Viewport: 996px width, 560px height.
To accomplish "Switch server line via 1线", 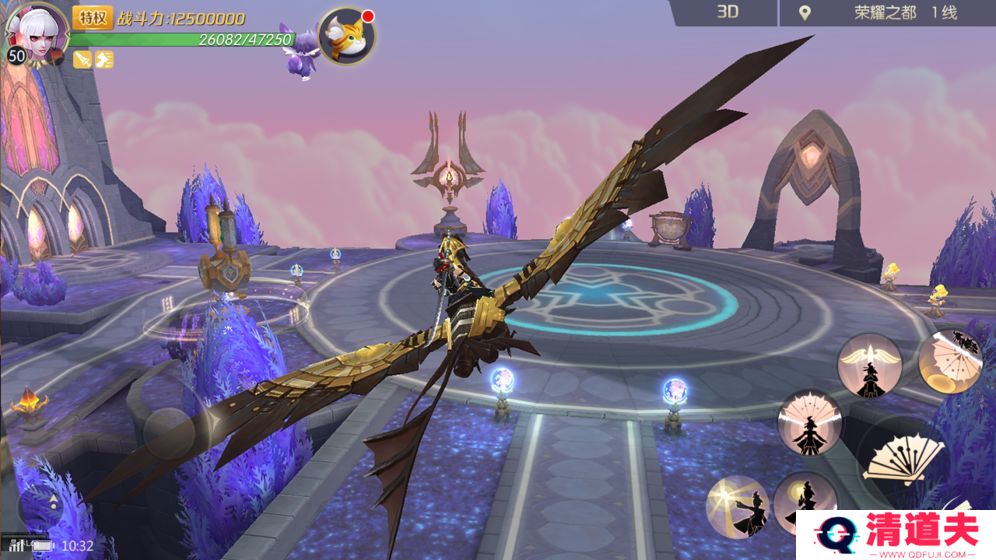I will tap(944, 13).
